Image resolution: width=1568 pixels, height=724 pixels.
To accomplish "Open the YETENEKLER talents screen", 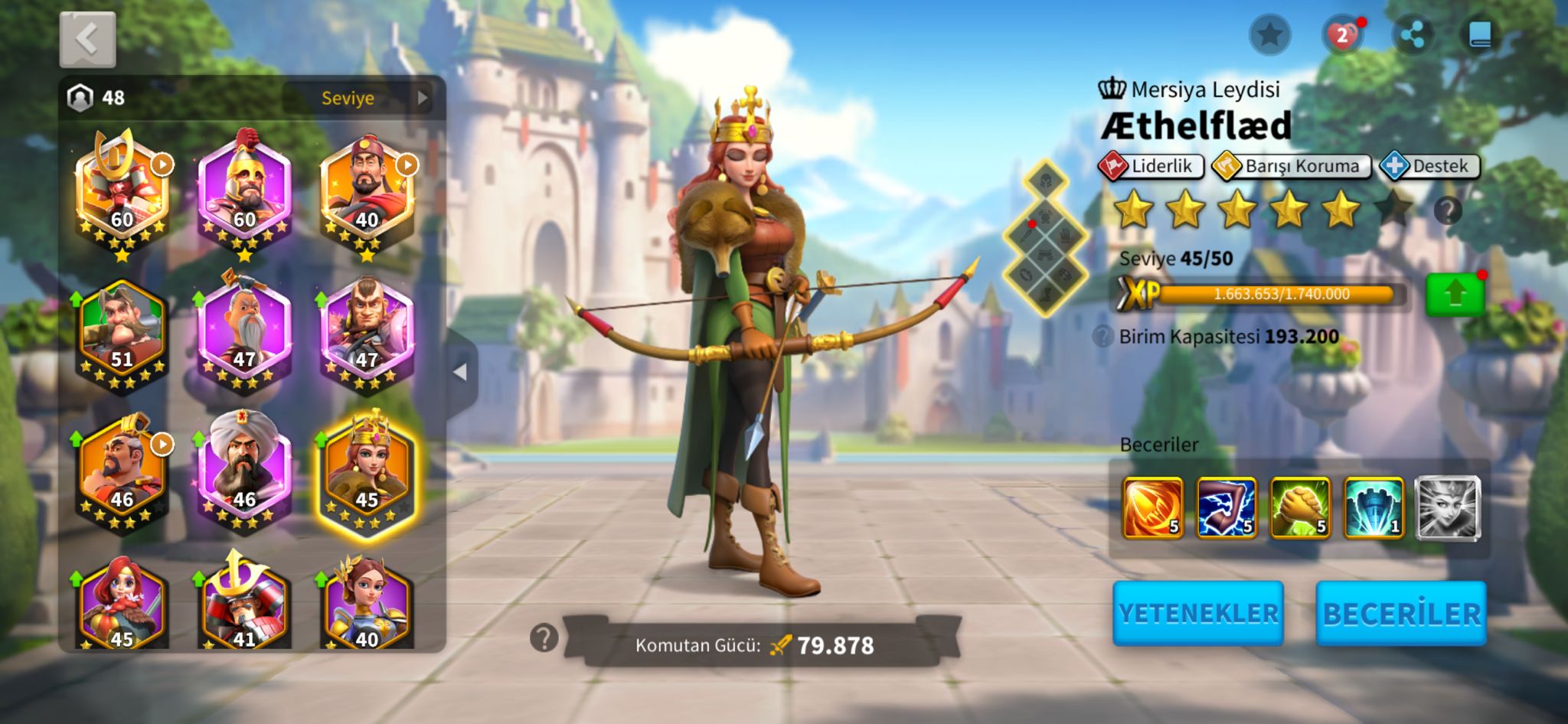I will [x=1197, y=613].
